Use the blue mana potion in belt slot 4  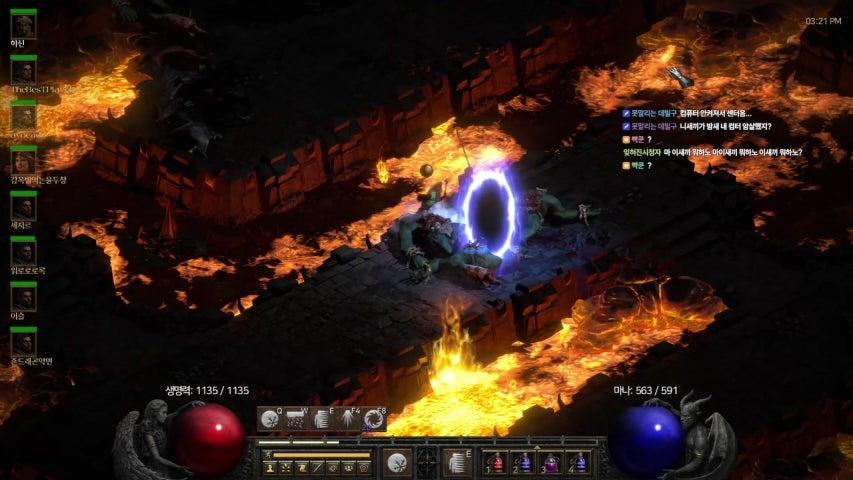pyautogui.click(x=579, y=463)
